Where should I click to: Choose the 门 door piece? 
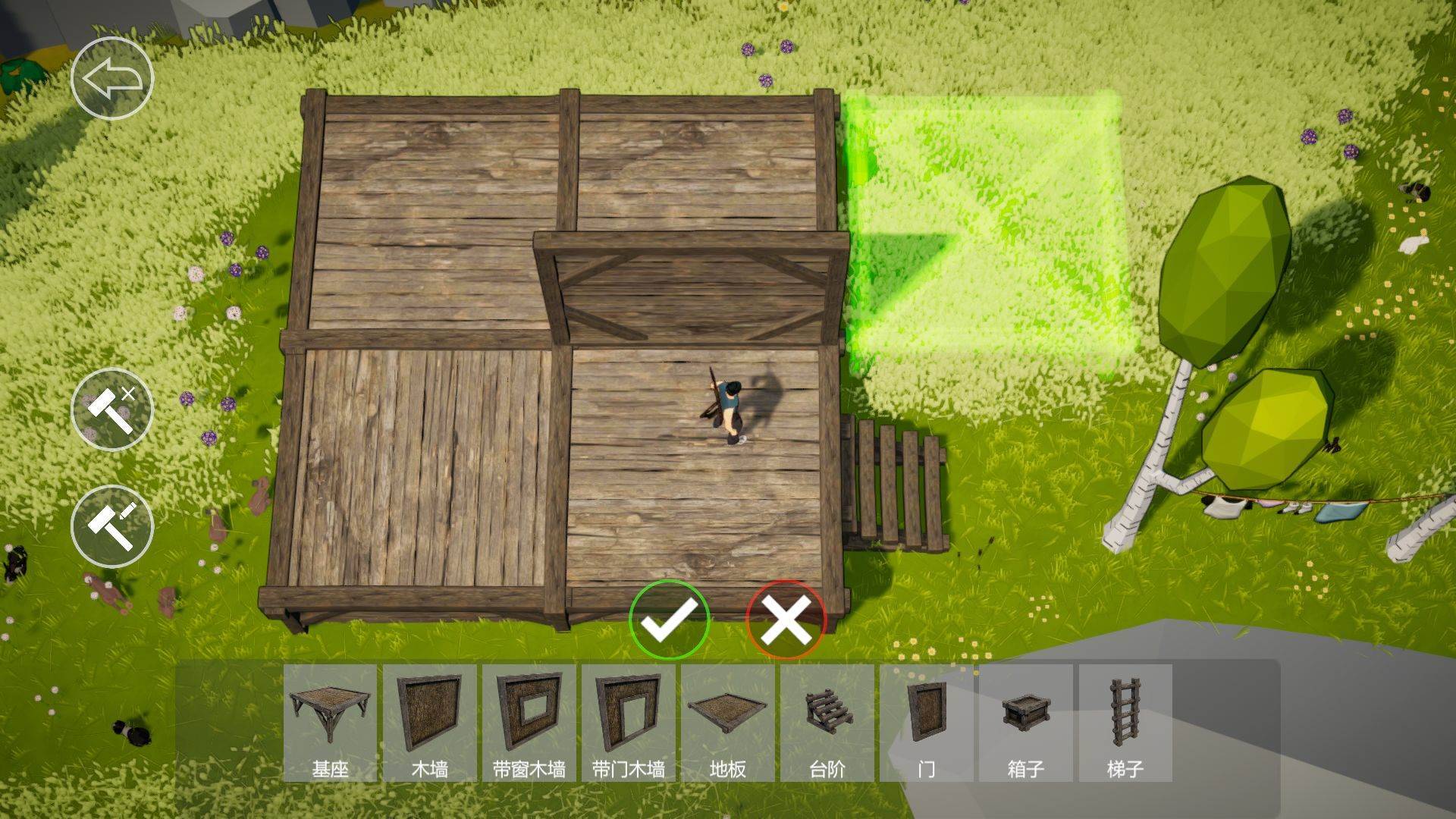pyautogui.click(x=927, y=723)
